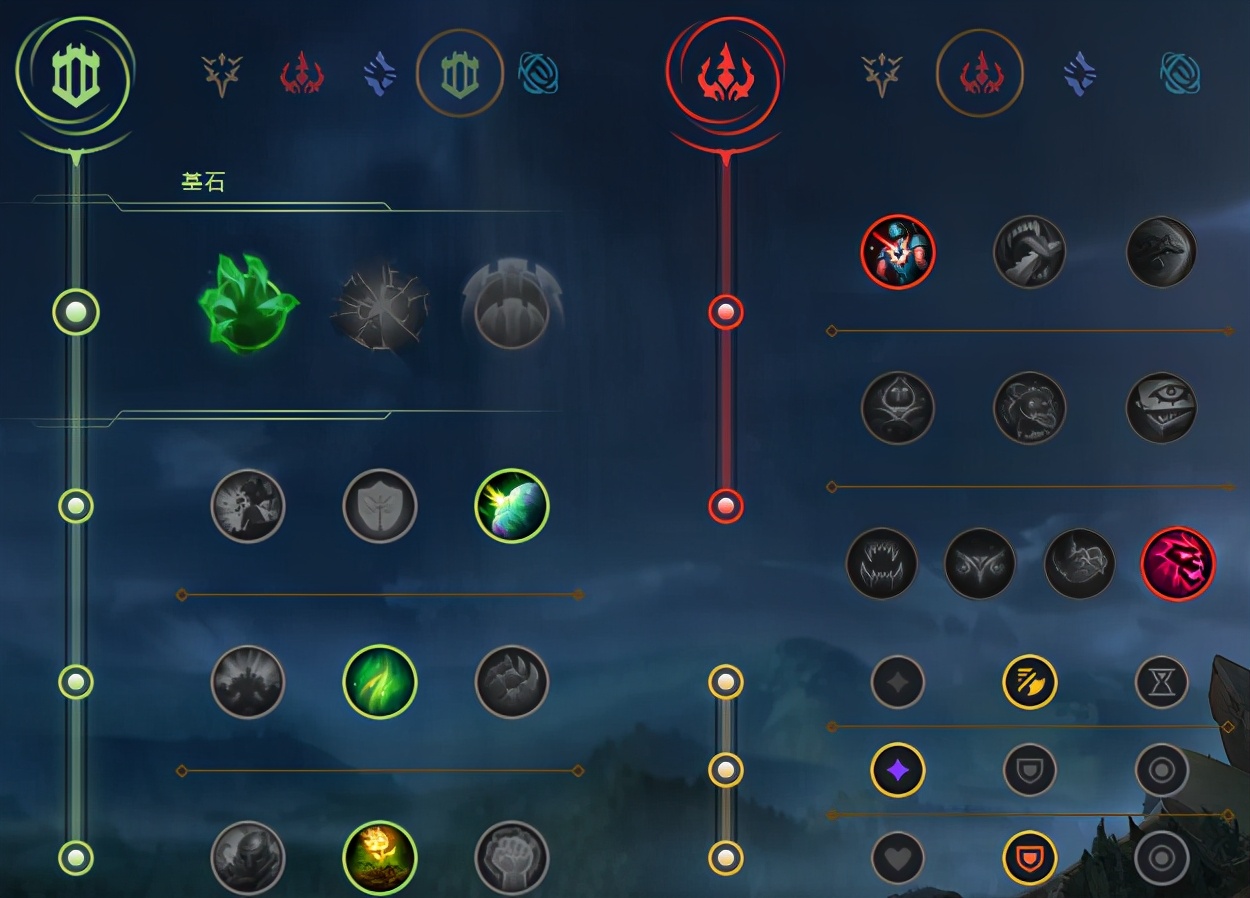Pick the Sudden Impact rune

point(1161,251)
